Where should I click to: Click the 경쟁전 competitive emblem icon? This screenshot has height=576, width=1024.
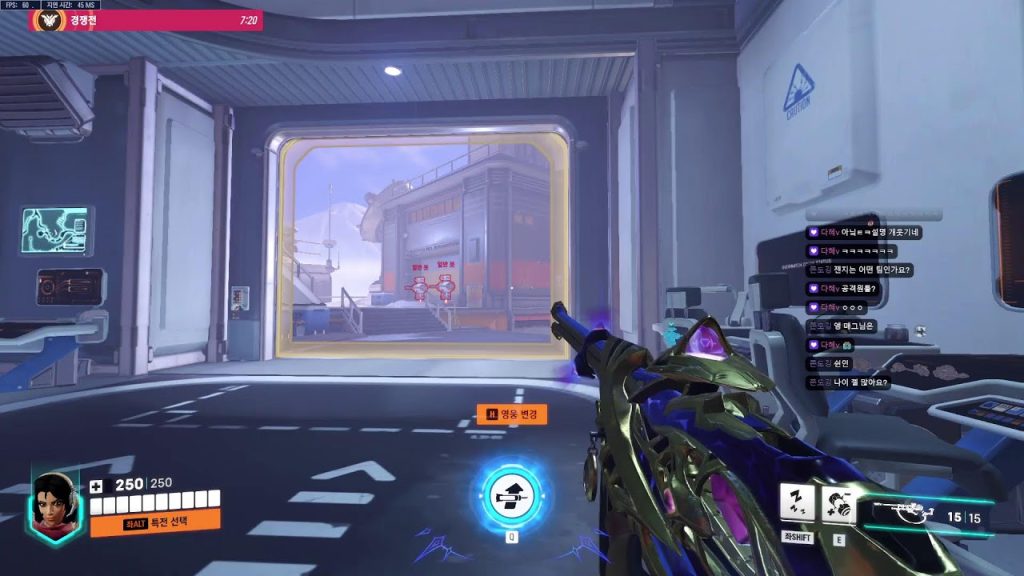pos(46,20)
